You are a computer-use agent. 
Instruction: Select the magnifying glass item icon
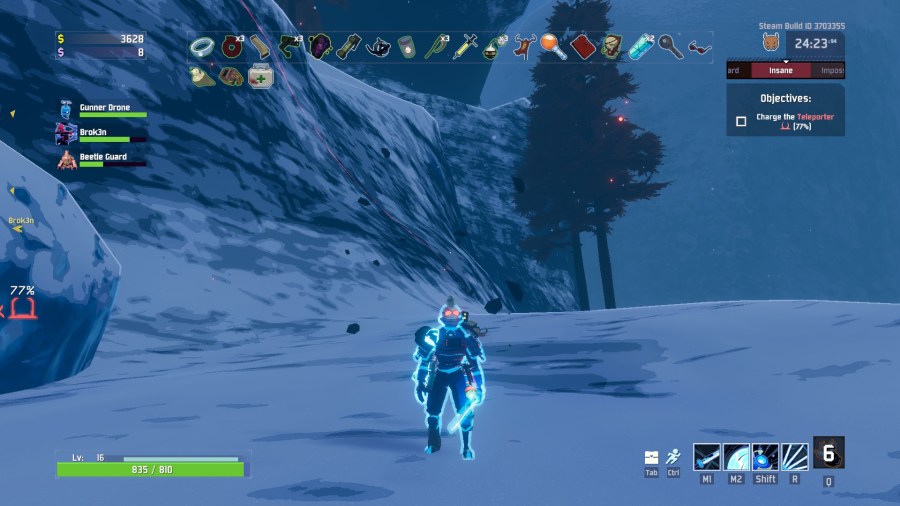pyautogui.click(x=553, y=46)
